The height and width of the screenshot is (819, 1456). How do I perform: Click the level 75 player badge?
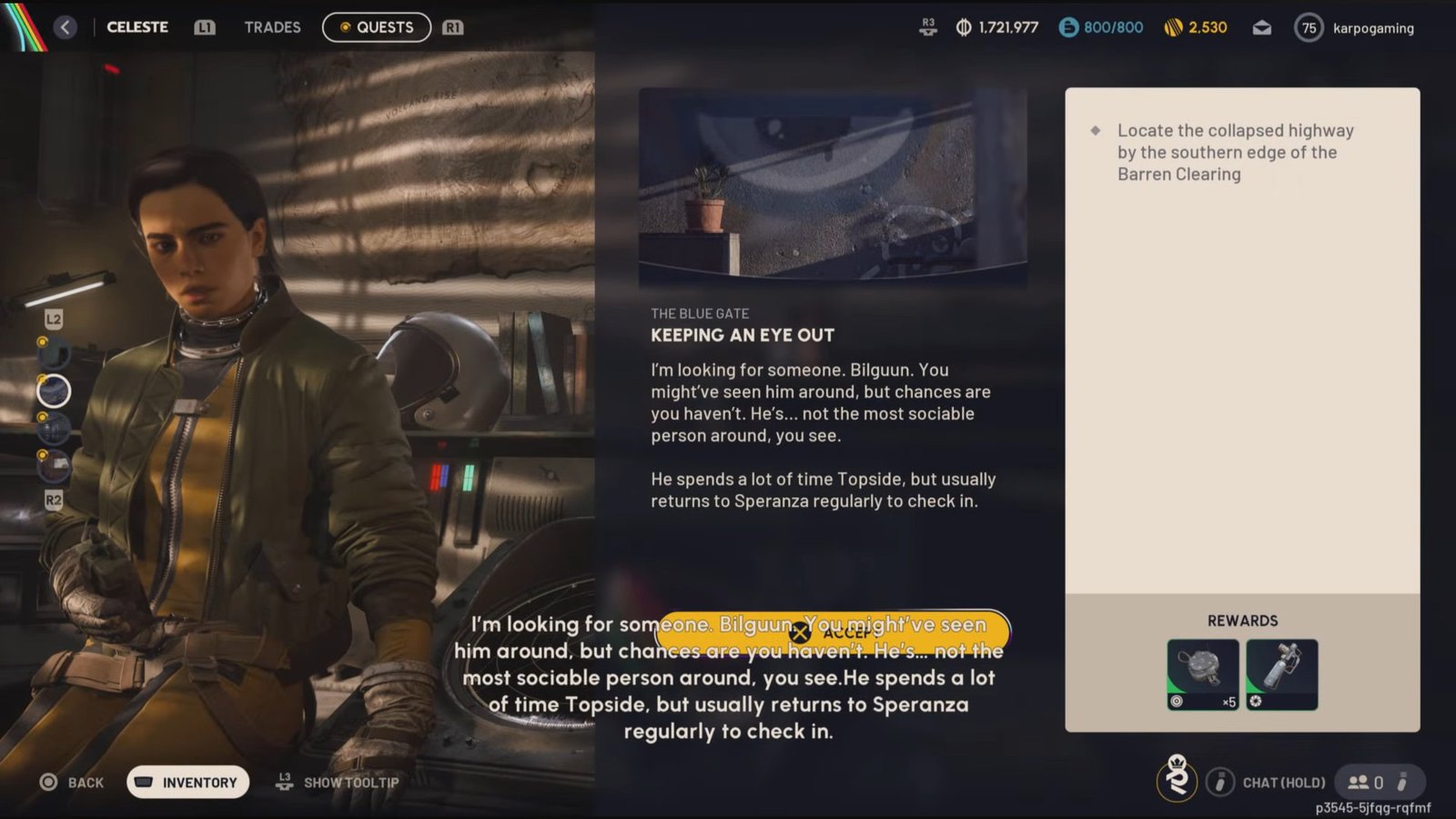pos(1309,27)
